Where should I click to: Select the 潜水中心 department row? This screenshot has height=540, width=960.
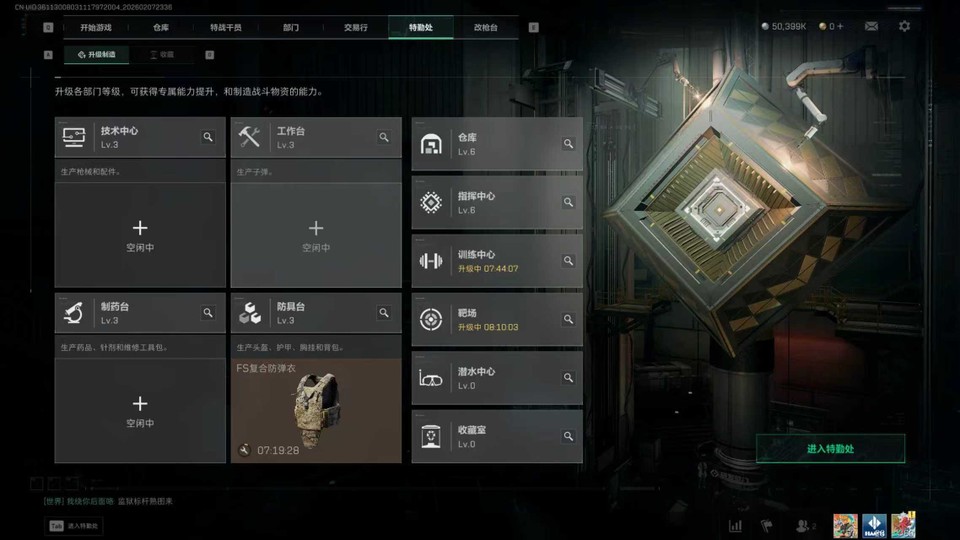click(x=496, y=377)
